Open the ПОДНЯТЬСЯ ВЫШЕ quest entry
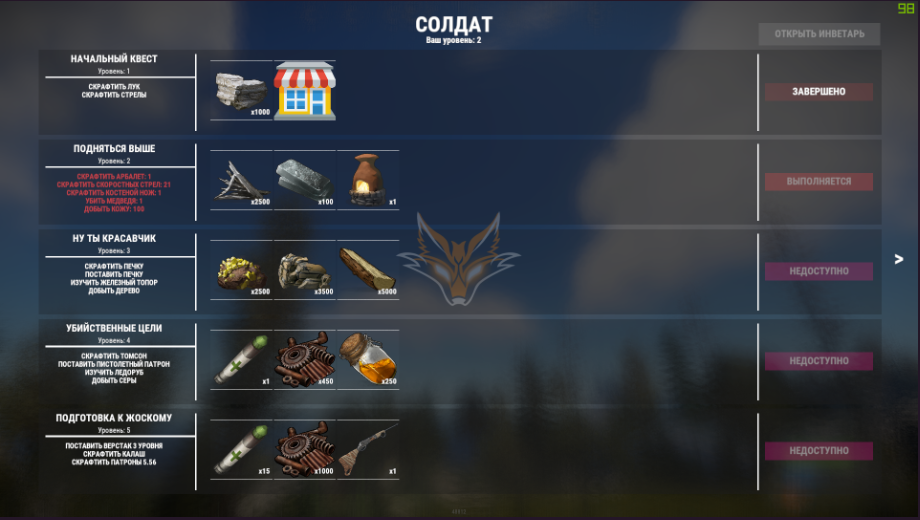 click(x=114, y=149)
